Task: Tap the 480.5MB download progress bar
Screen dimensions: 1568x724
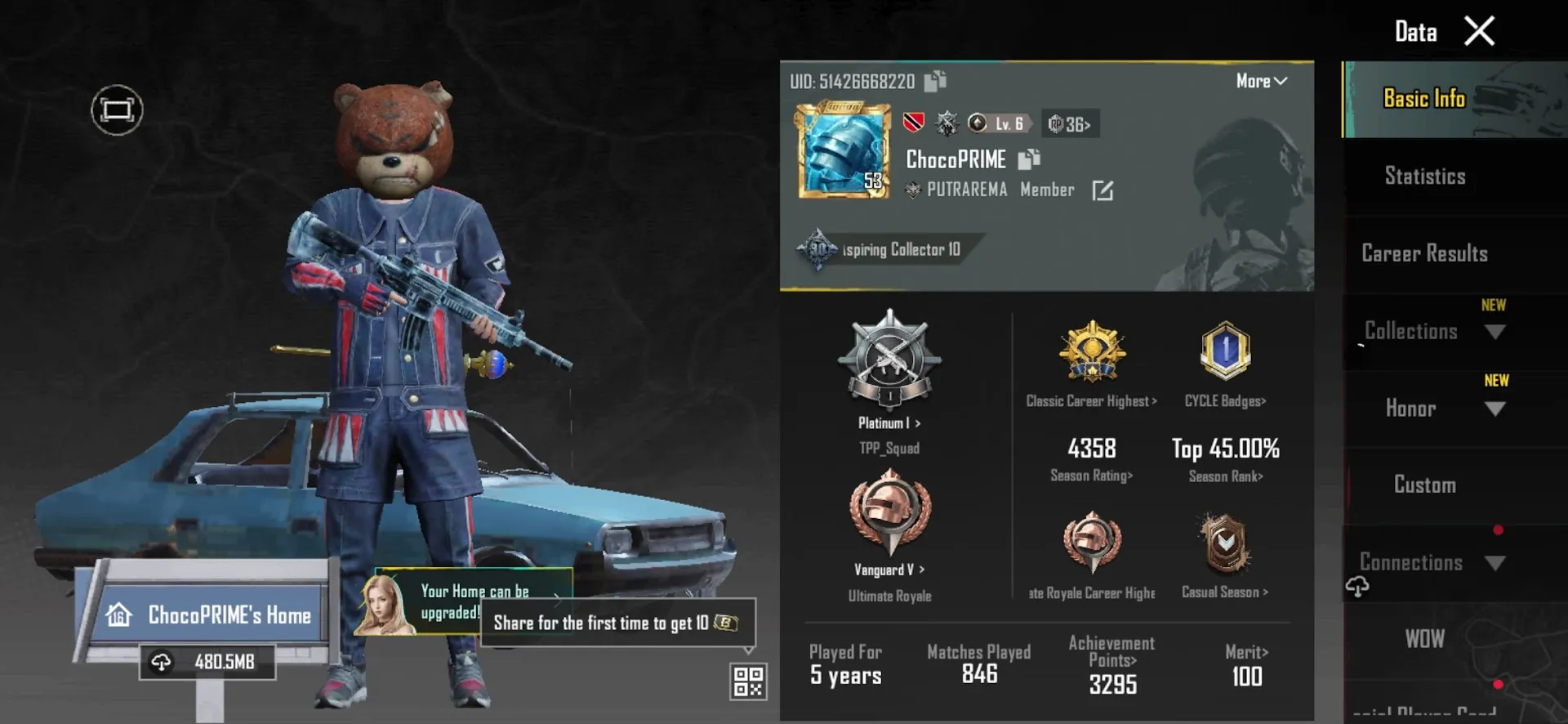Action: click(x=208, y=660)
